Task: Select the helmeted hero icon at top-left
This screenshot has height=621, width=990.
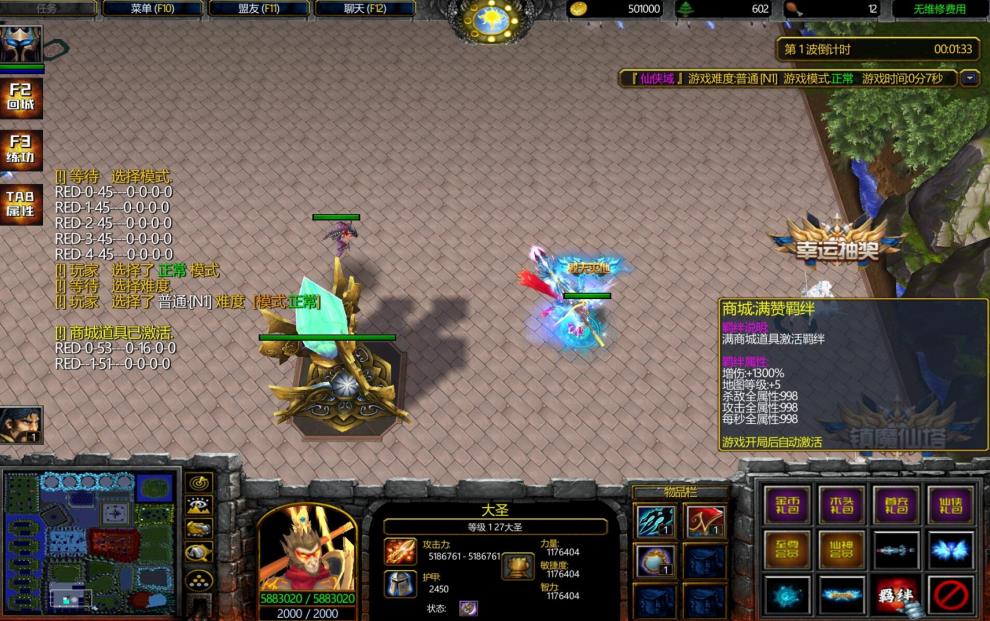Action: coord(20,45)
